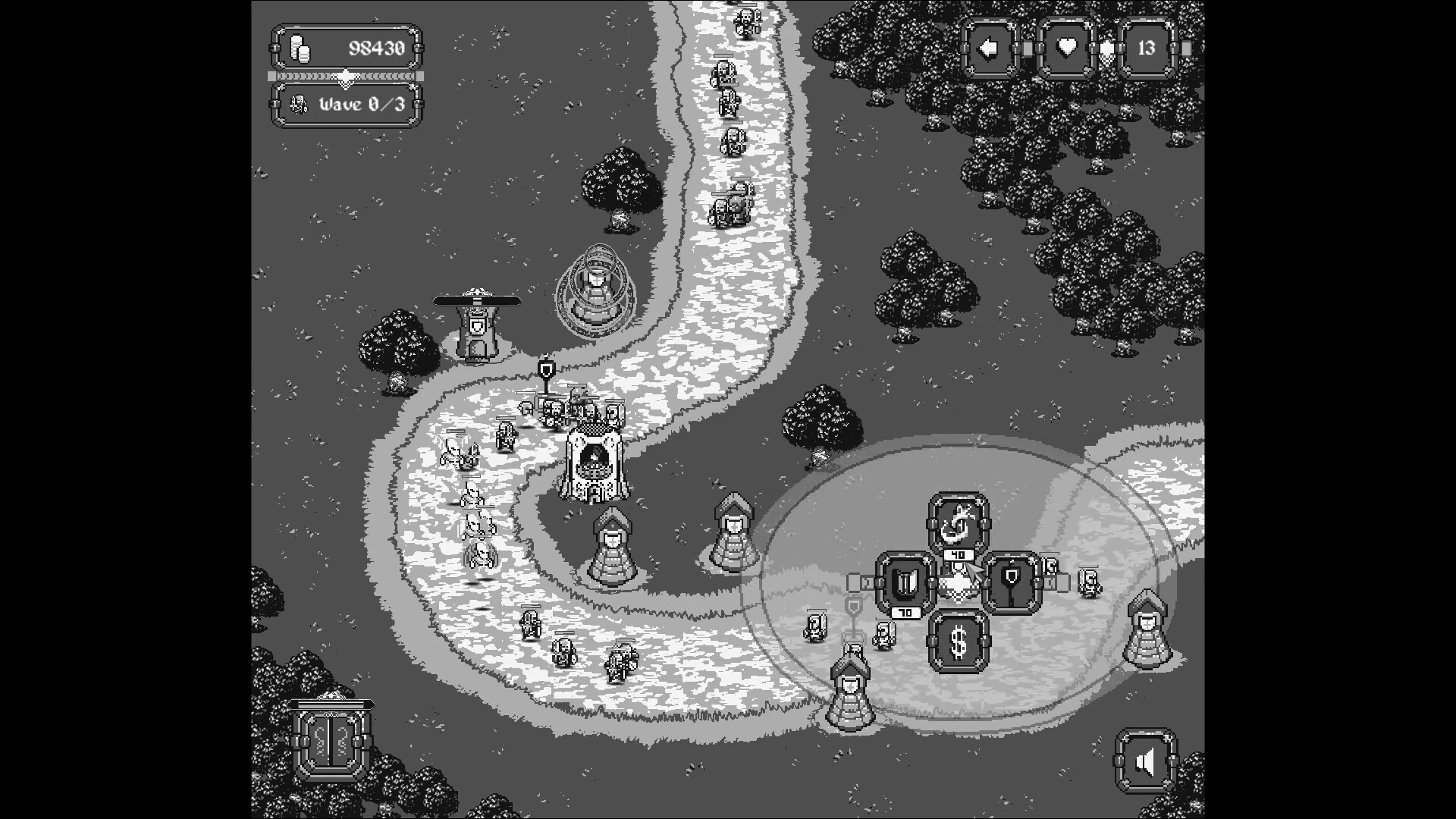Click the back arrow button at top right
The image size is (1456, 819).
(x=988, y=48)
